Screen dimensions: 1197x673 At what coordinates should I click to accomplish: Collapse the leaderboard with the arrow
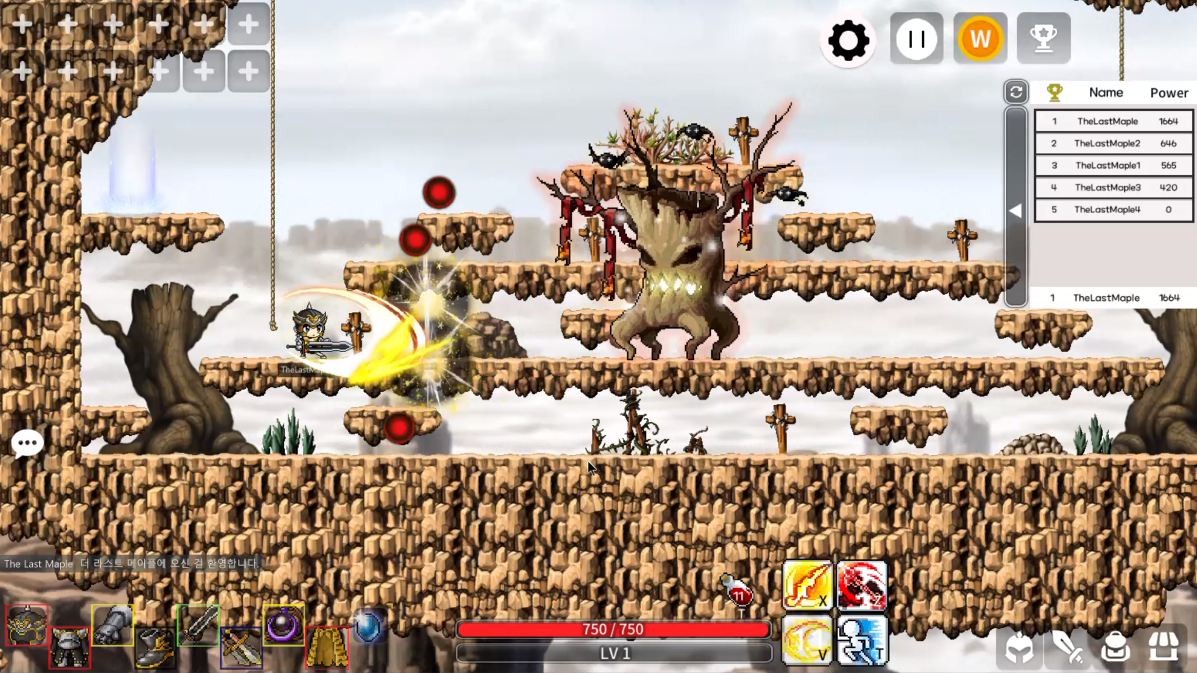(1016, 211)
